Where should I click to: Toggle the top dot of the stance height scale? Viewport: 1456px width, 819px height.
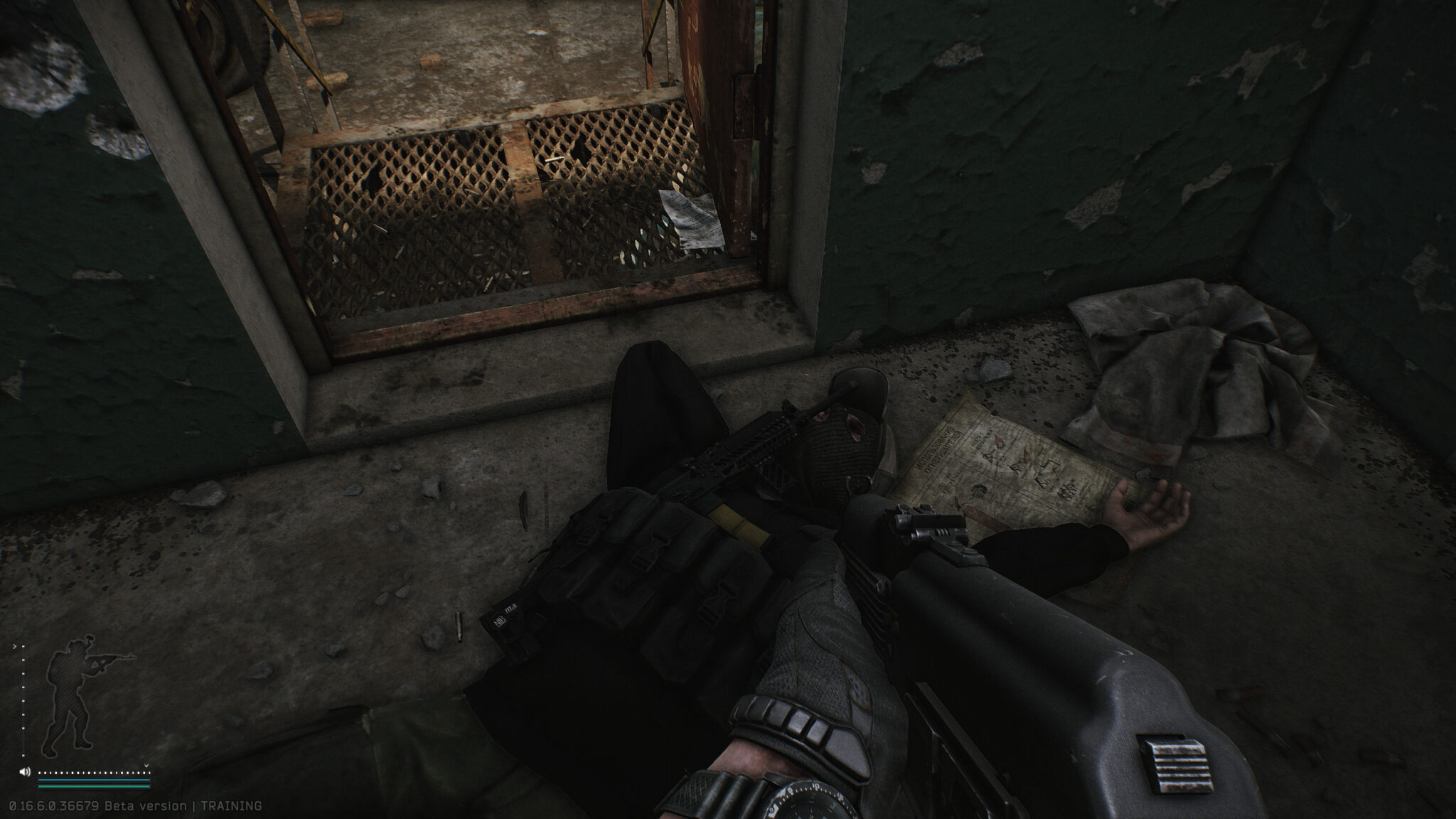23,646
